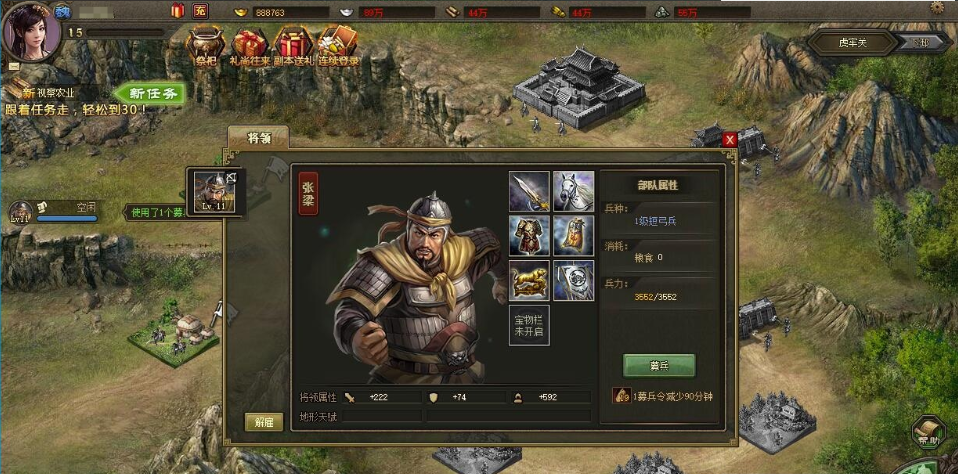Choose the Lv 11 general portrait thumbnail
The height and width of the screenshot is (474, 958).
click(214, 190)
